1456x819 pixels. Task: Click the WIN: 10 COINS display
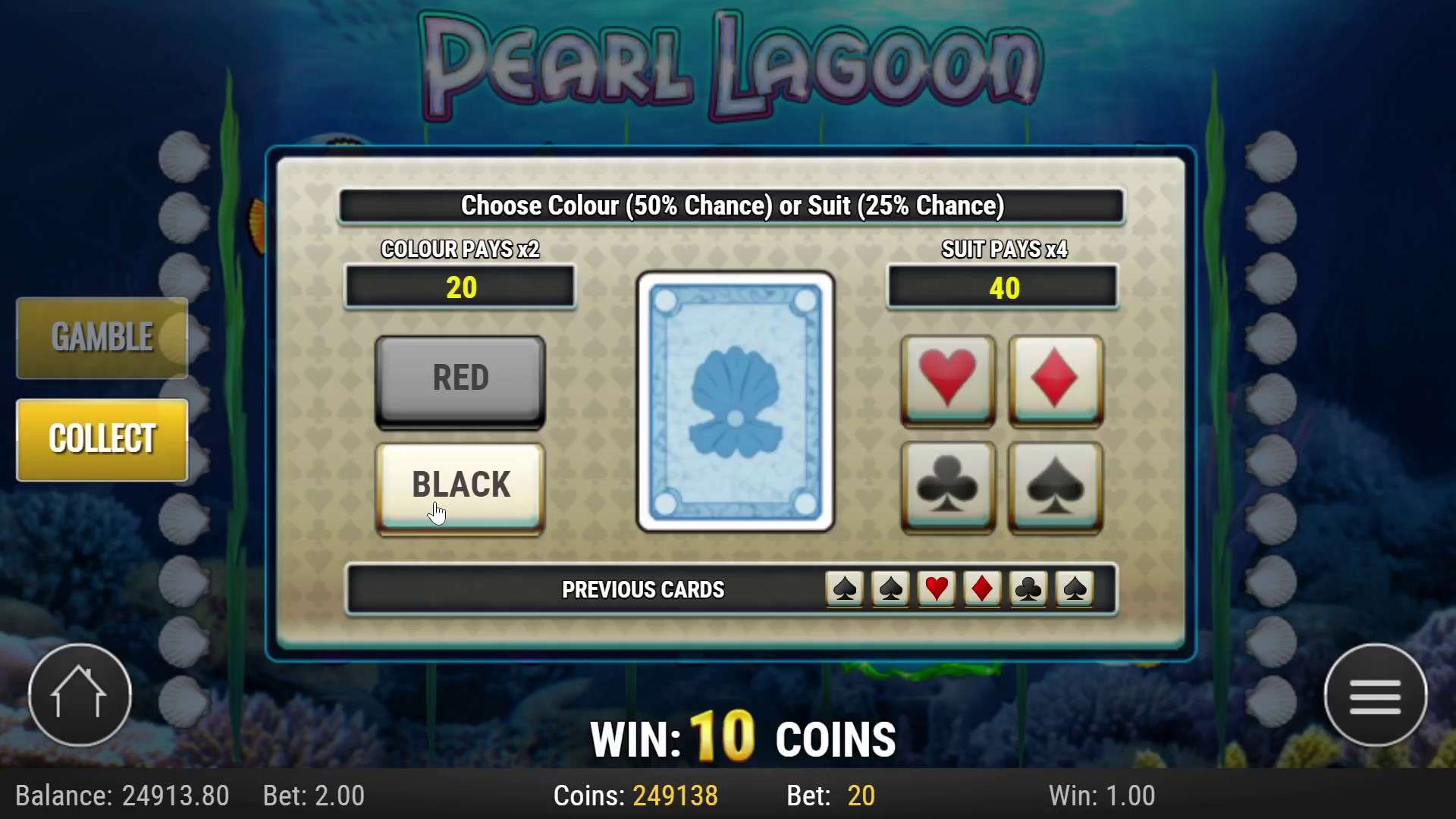[x=743, y=736]
